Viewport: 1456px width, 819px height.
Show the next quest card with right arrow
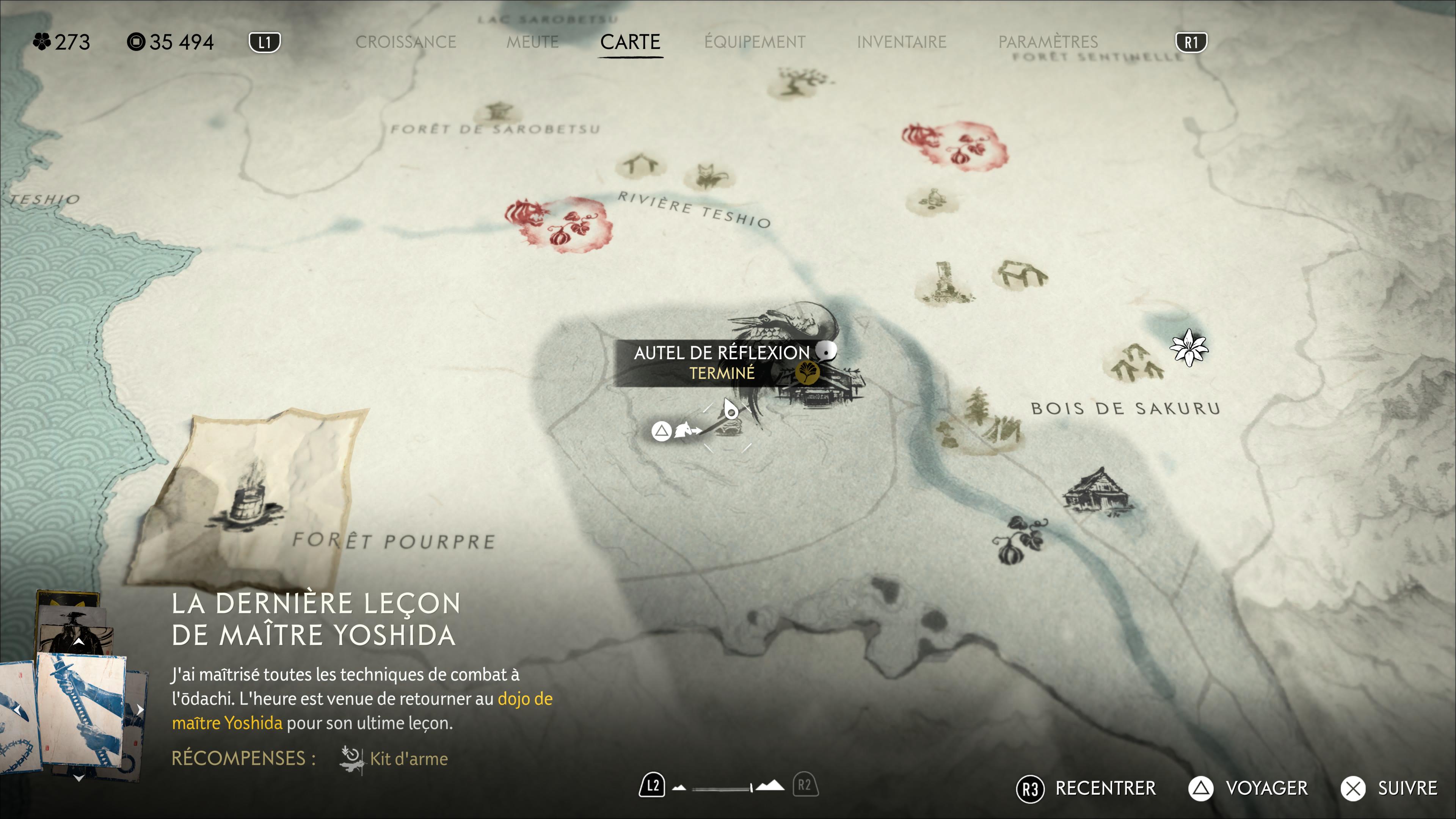(x=140, y=709)
